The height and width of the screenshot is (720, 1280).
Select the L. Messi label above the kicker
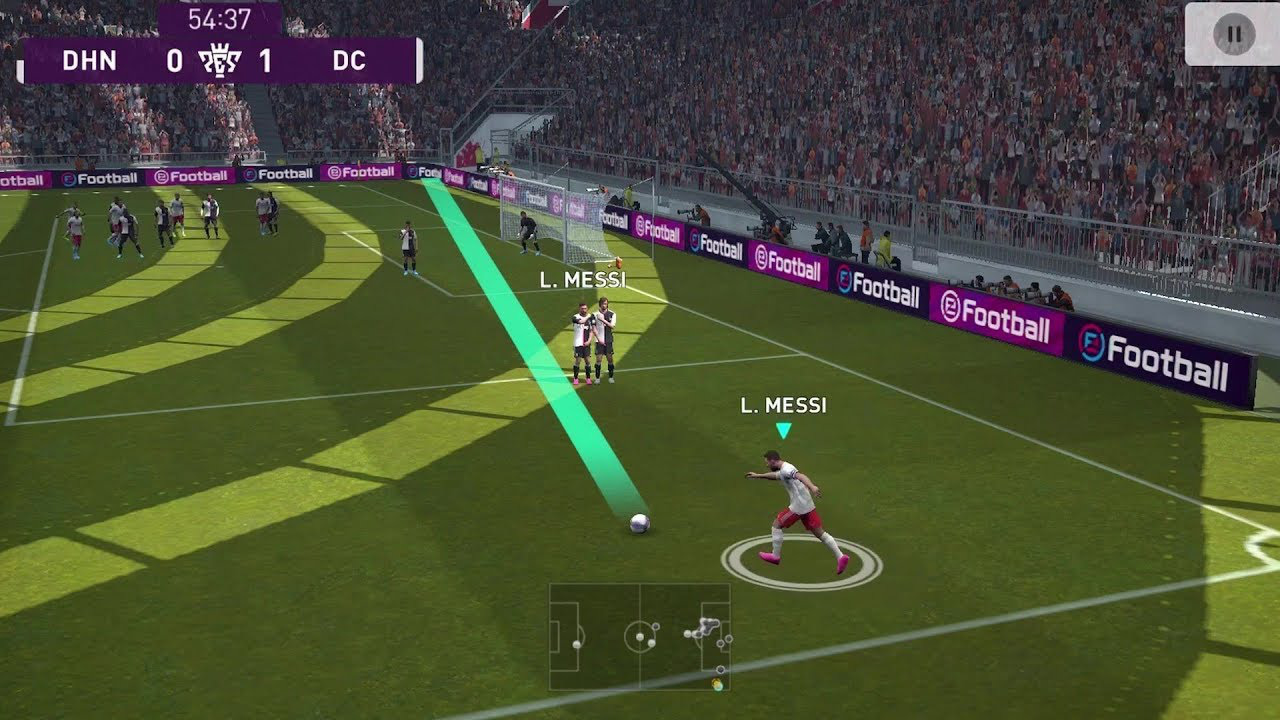click(x=783, y=405)
